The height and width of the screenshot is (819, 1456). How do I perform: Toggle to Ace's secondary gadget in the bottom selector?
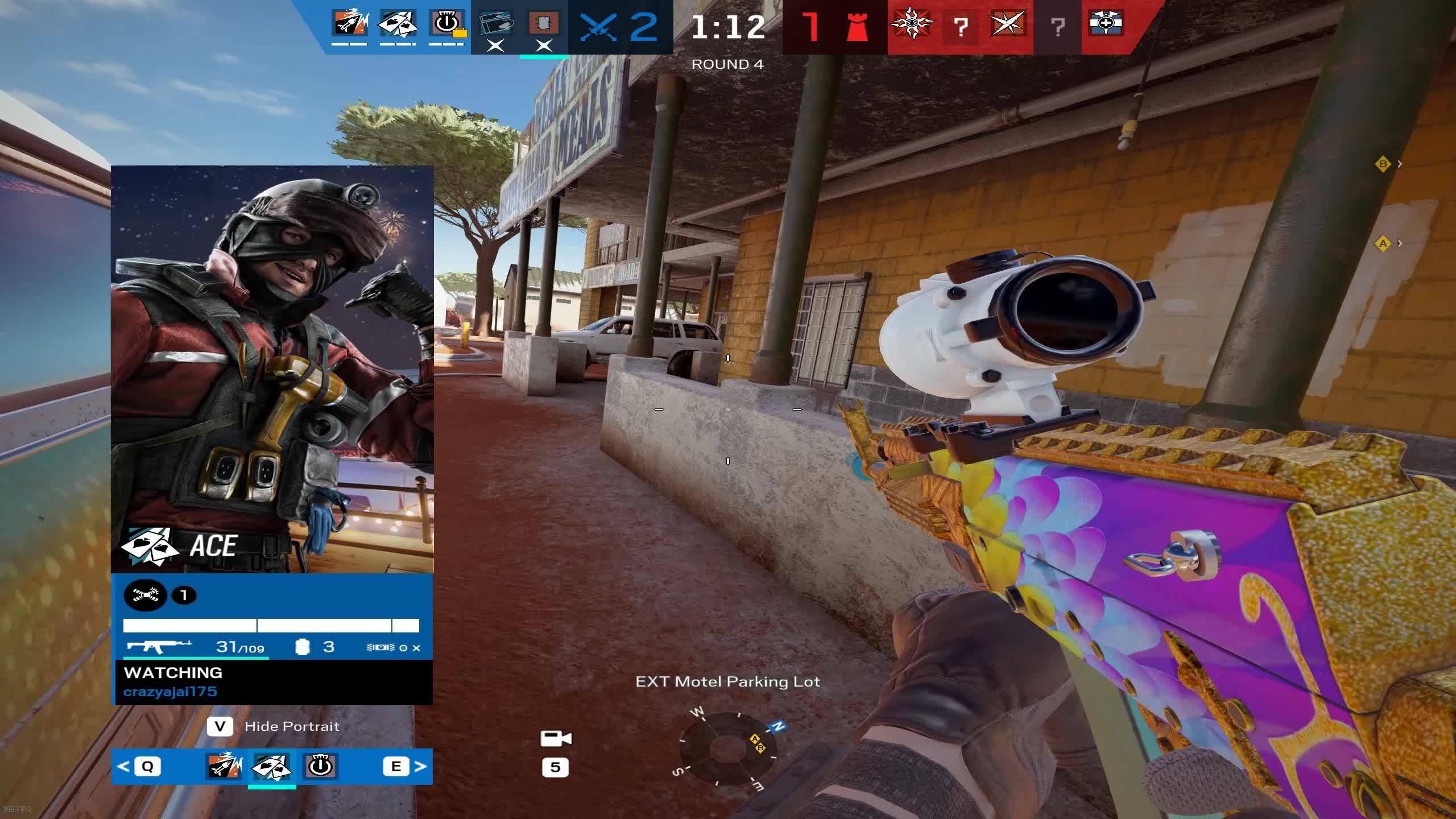[x=320, y=766]
